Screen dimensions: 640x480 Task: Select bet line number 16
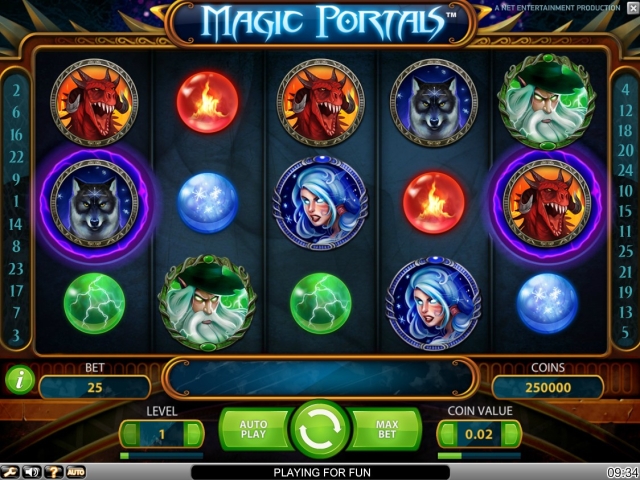pyautogui.click(x=16, y=133)
